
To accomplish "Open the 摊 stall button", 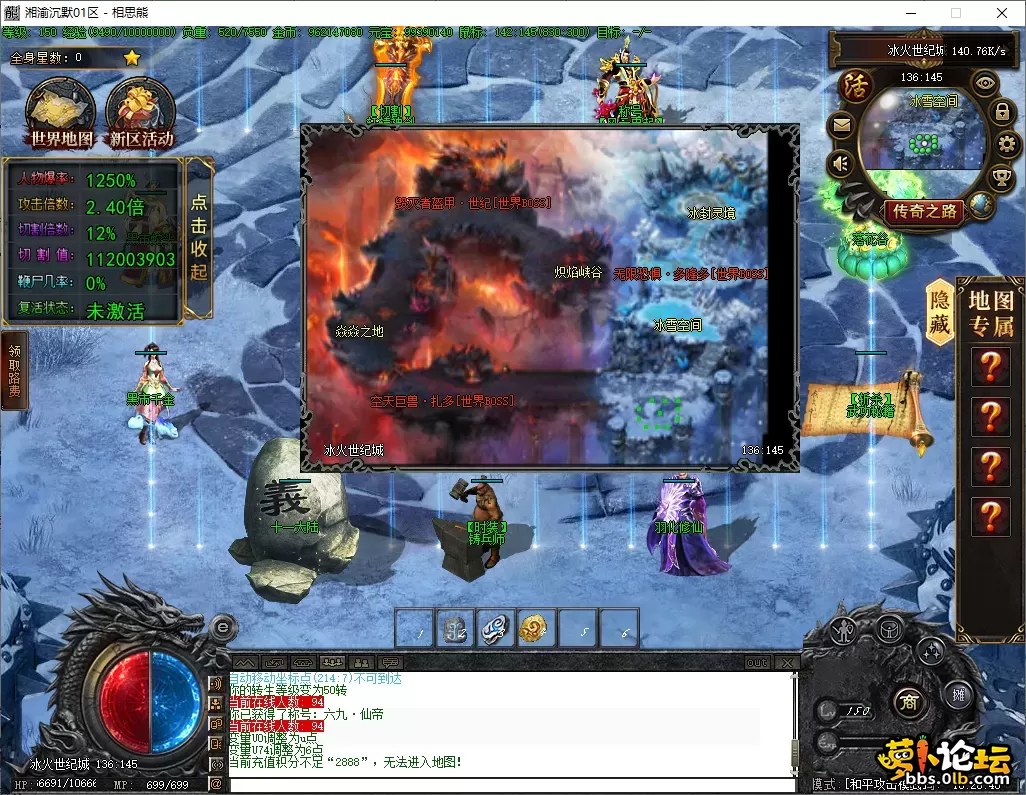I will coord(956,695).
